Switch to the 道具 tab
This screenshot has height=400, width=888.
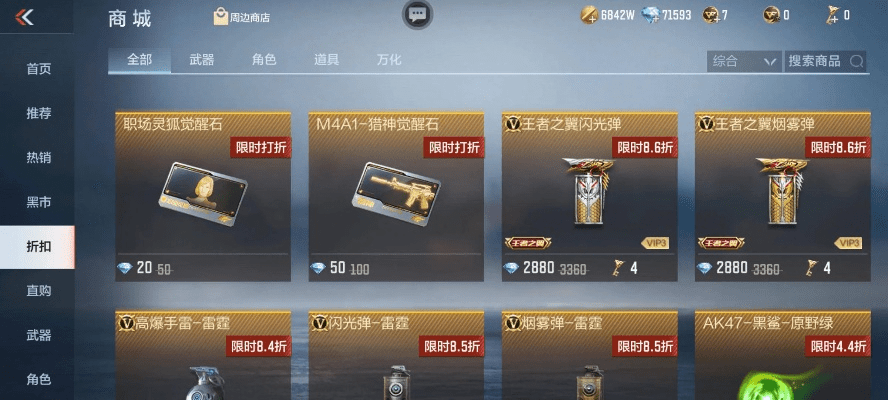(x=326, y=60)
